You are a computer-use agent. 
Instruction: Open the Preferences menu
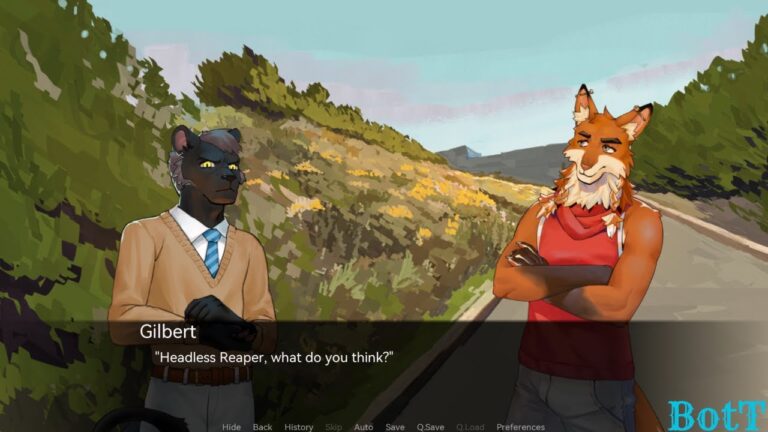[x=520, y=427]
